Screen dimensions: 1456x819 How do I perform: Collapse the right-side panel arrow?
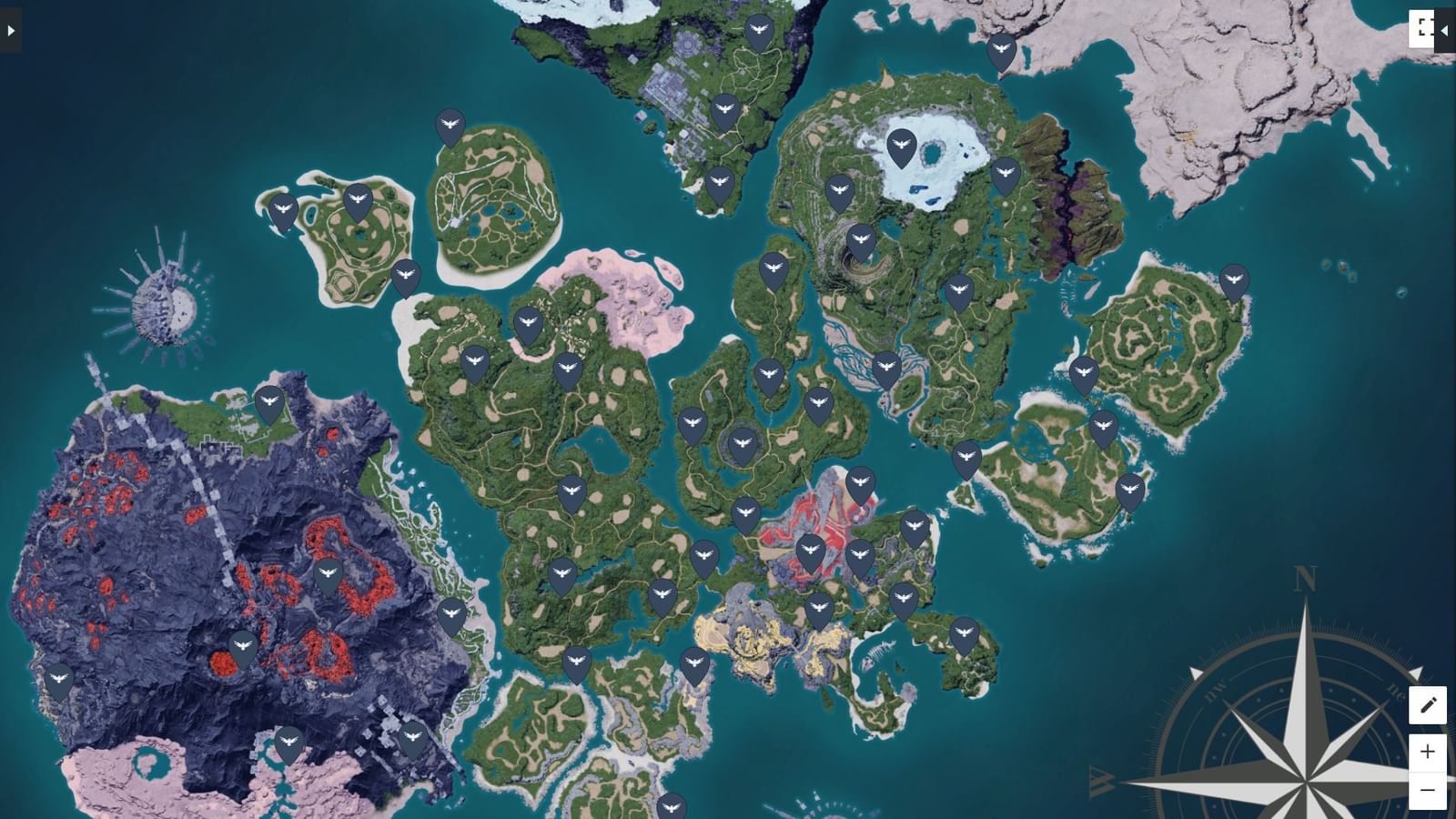[1447, 29]
